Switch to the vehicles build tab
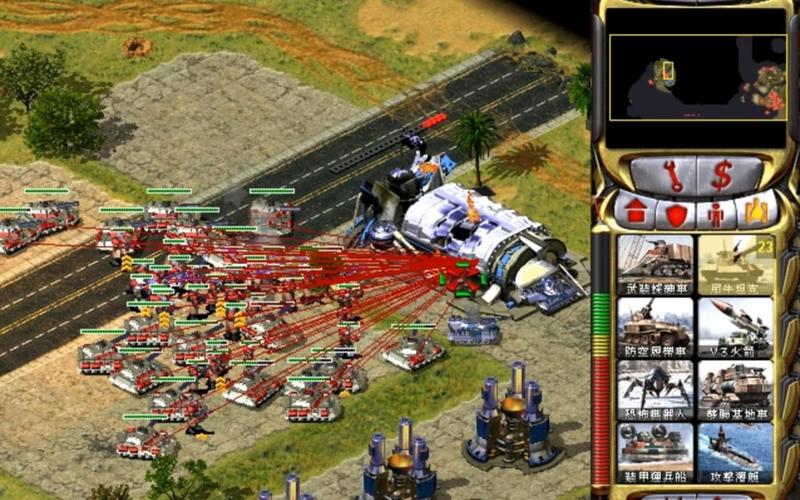The image size is (800, 500). point(755,211)
